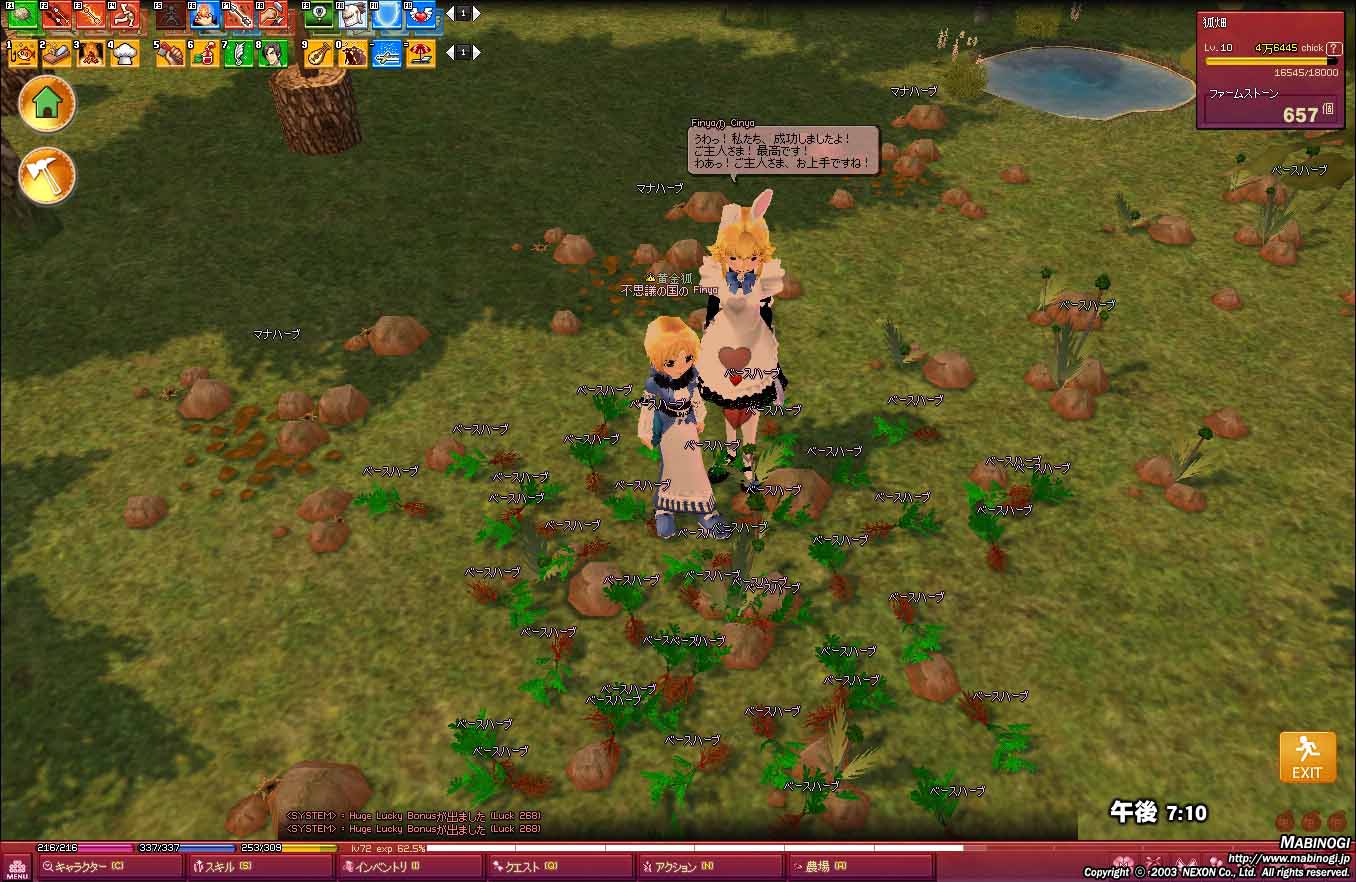Activate the lute music skill
The image size is (1356, 882).
319,53
